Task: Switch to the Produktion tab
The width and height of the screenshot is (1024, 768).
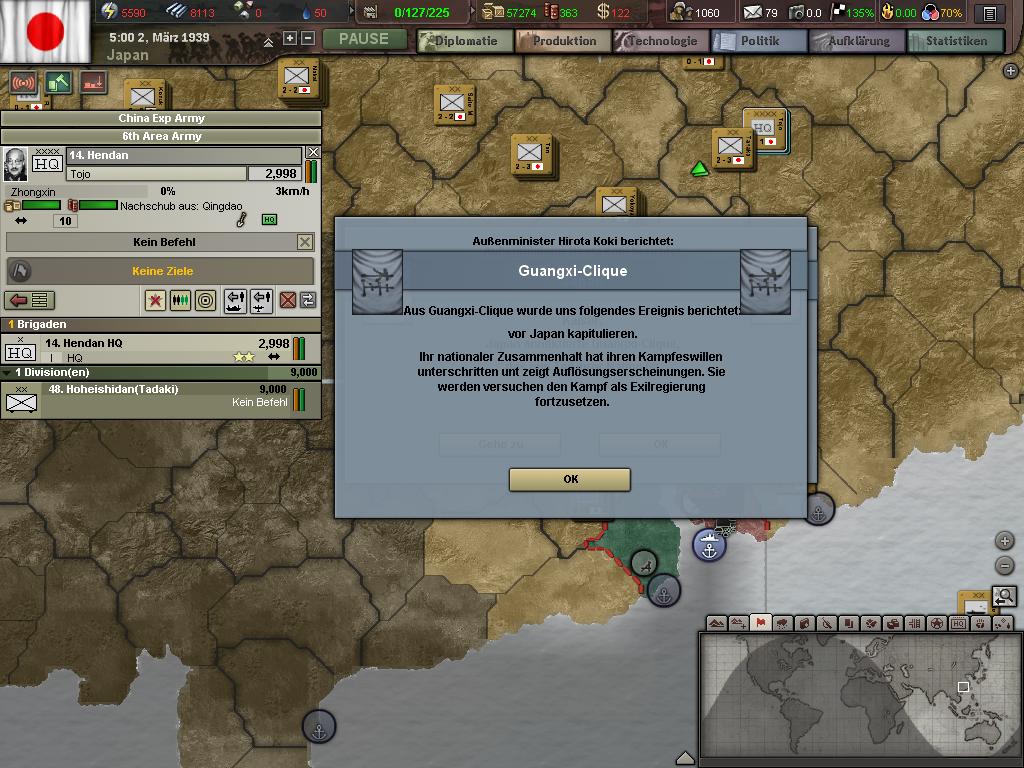Action: (564, 41)
